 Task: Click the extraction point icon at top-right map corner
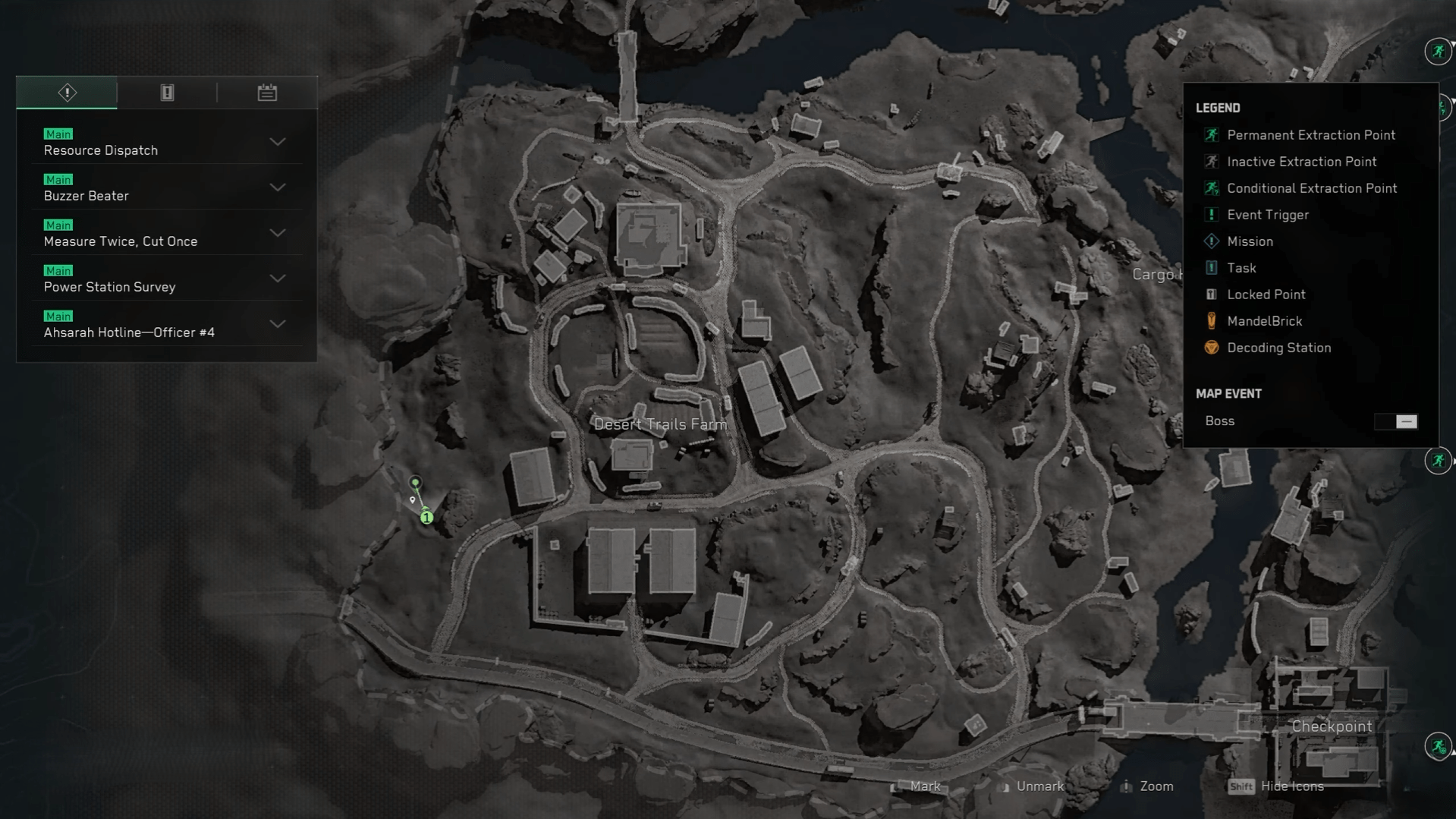[x=1436, y=52]
